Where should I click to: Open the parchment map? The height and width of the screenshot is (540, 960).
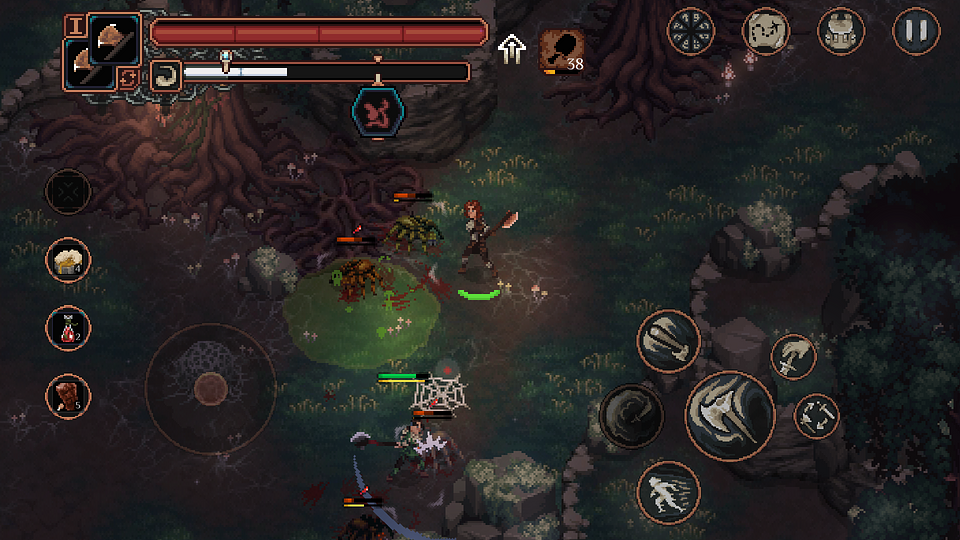[766, 31]
